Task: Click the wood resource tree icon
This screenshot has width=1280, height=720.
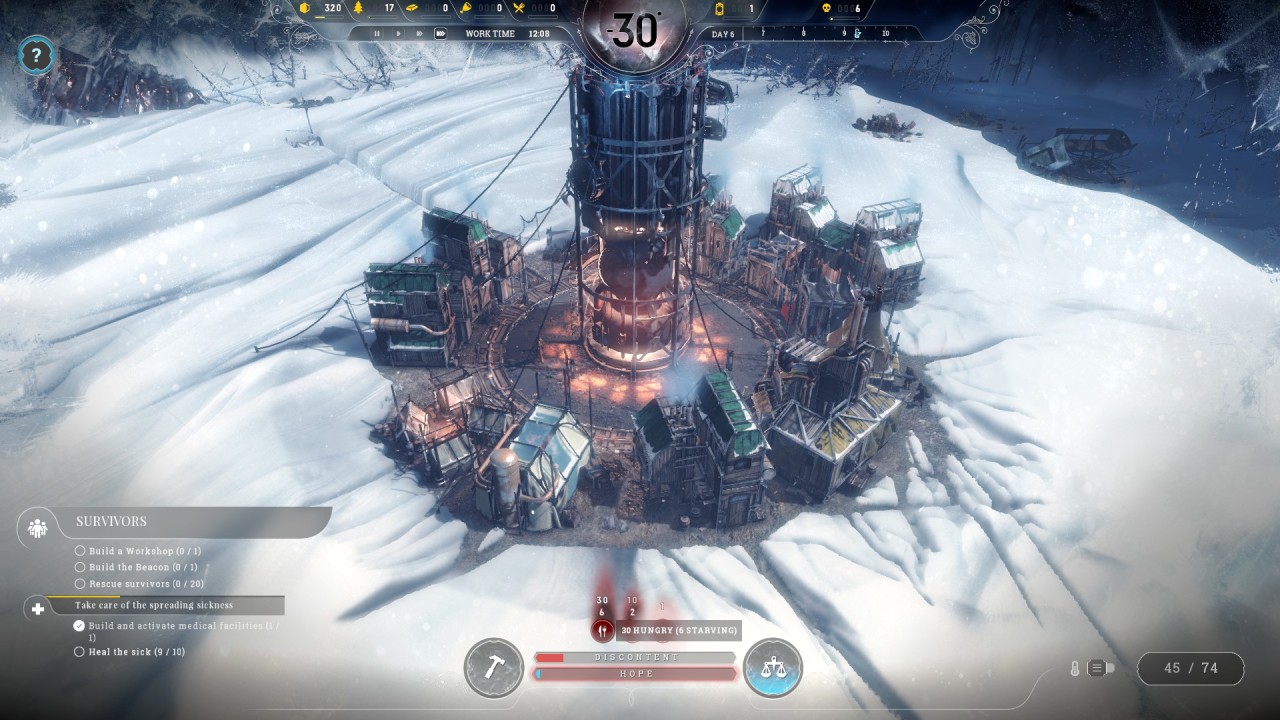Action: [x=360, y=9]
